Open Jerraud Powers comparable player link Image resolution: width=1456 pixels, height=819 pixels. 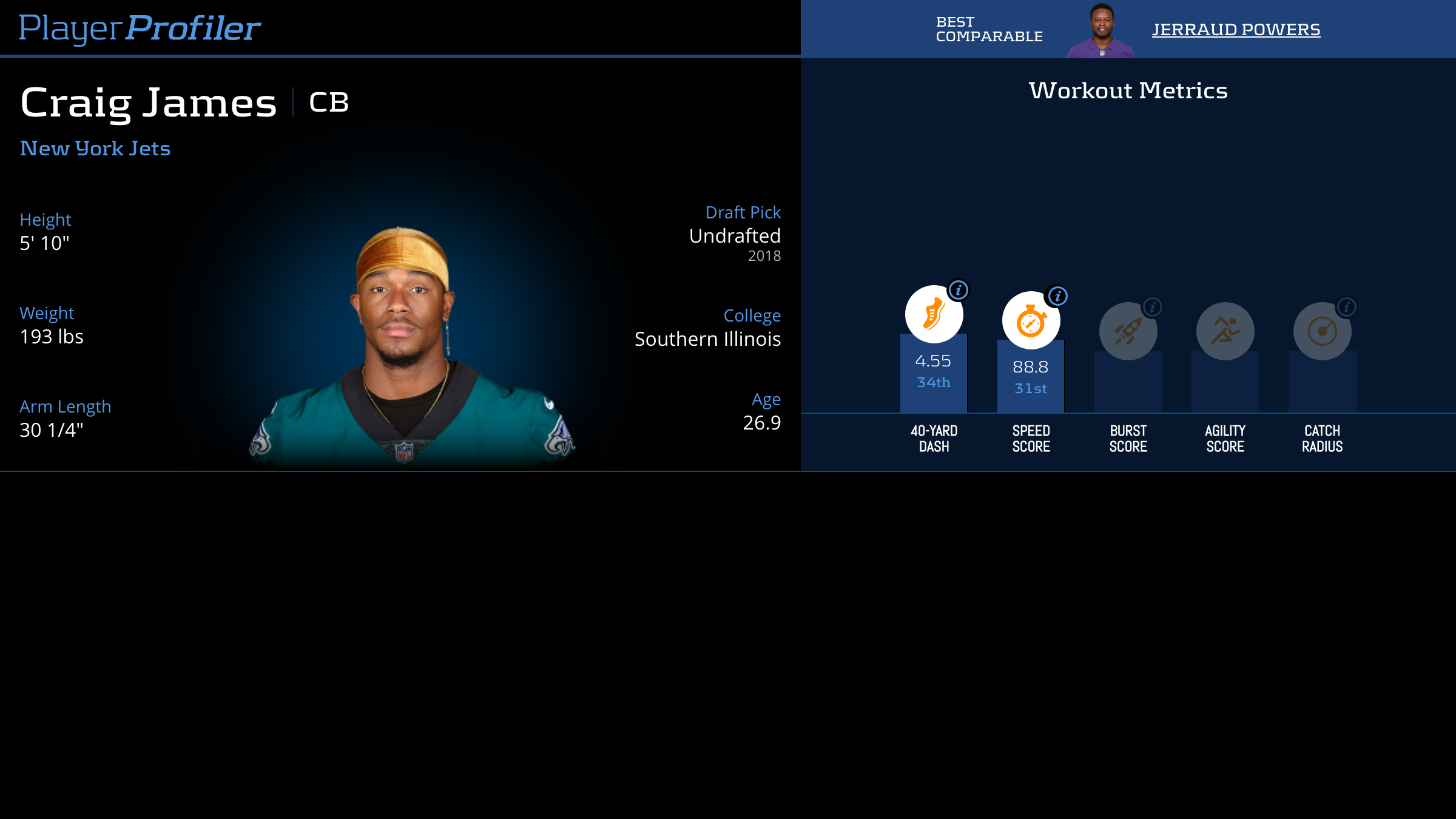click(x=1236, y=30)
